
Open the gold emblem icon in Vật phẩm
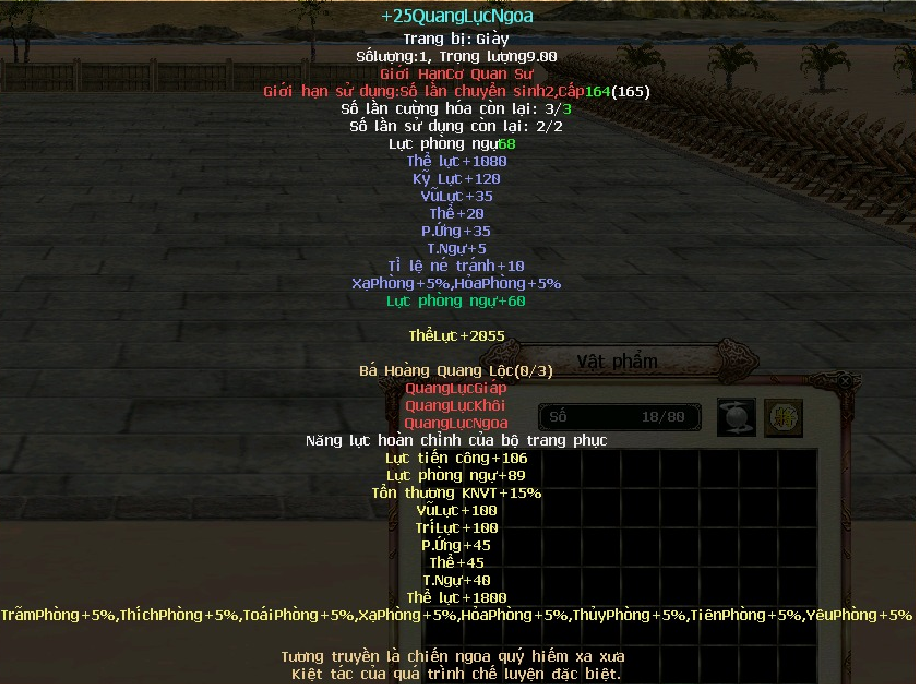784,418
